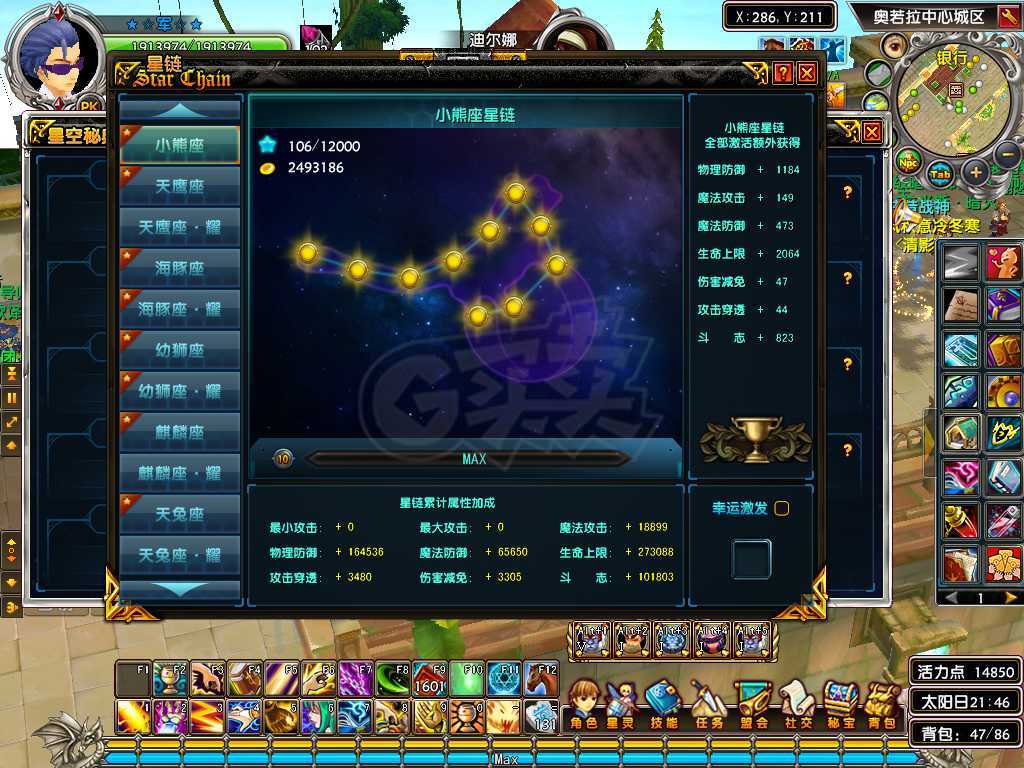Choose the 幼狮座 constellation entry
This screenshot has width=1024, height=768.
(x=180, y=350)
